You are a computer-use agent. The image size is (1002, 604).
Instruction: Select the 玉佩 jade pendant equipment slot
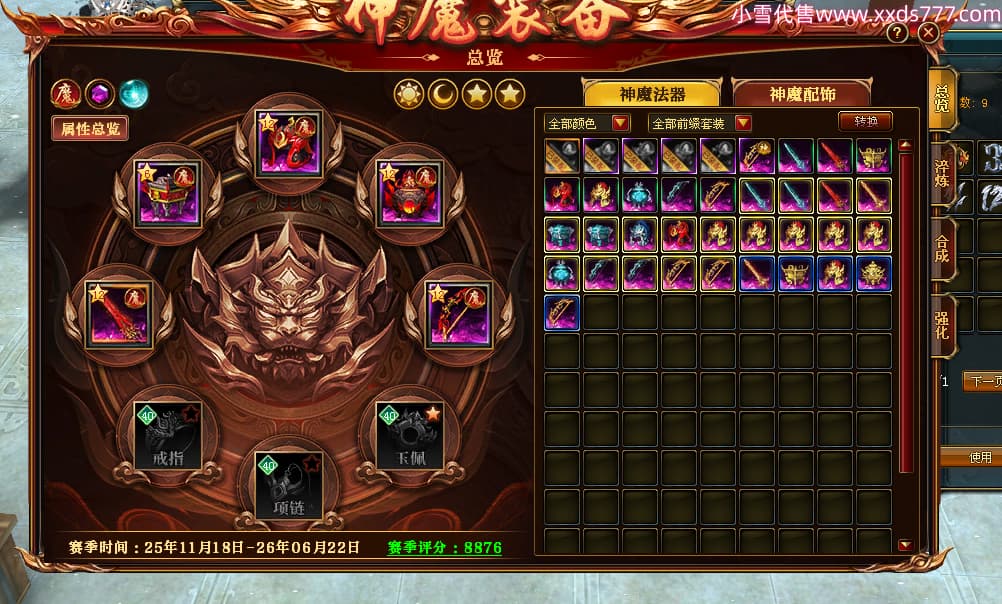tap(409, 435)
